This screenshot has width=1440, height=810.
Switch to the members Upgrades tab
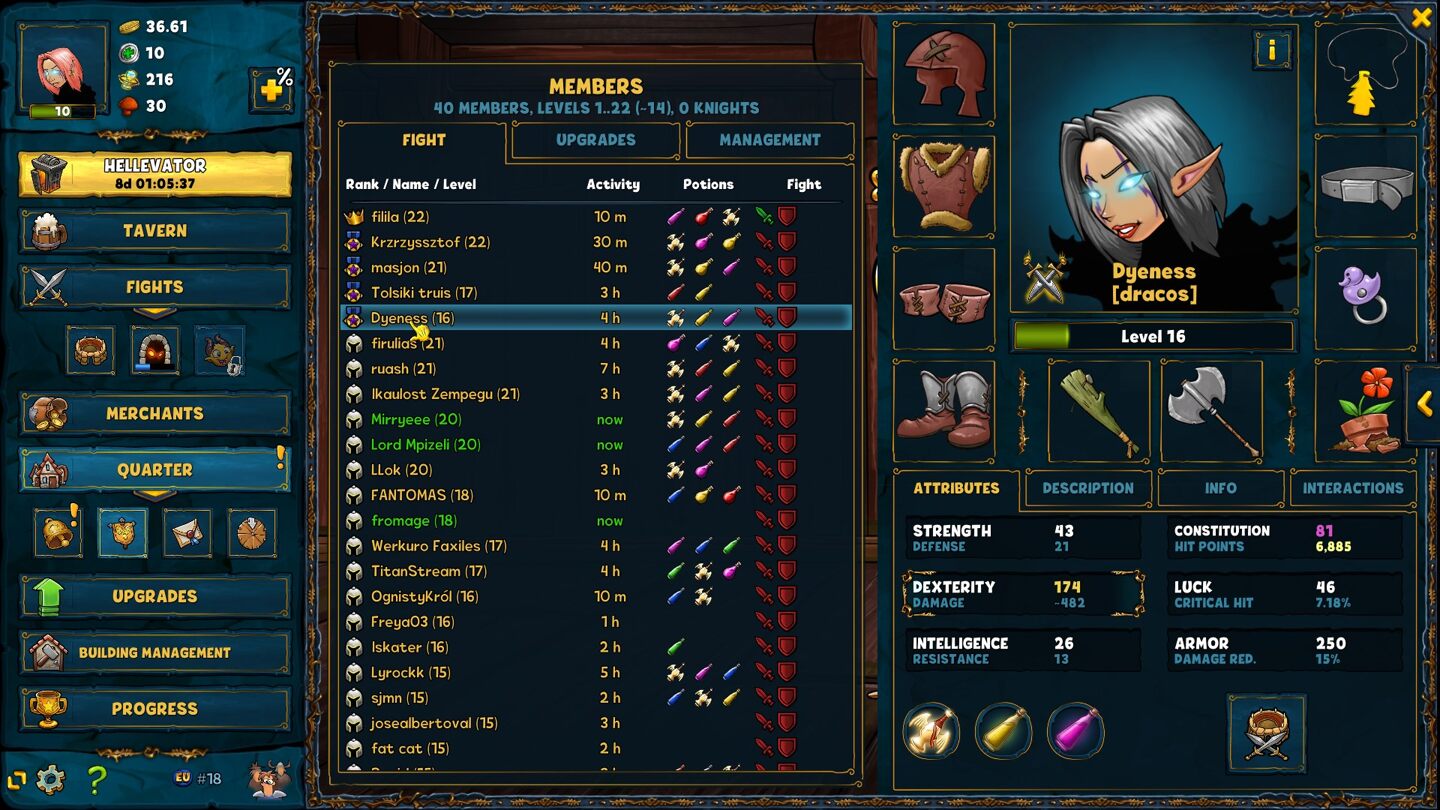pyautogui.click(x=595, y=140)
